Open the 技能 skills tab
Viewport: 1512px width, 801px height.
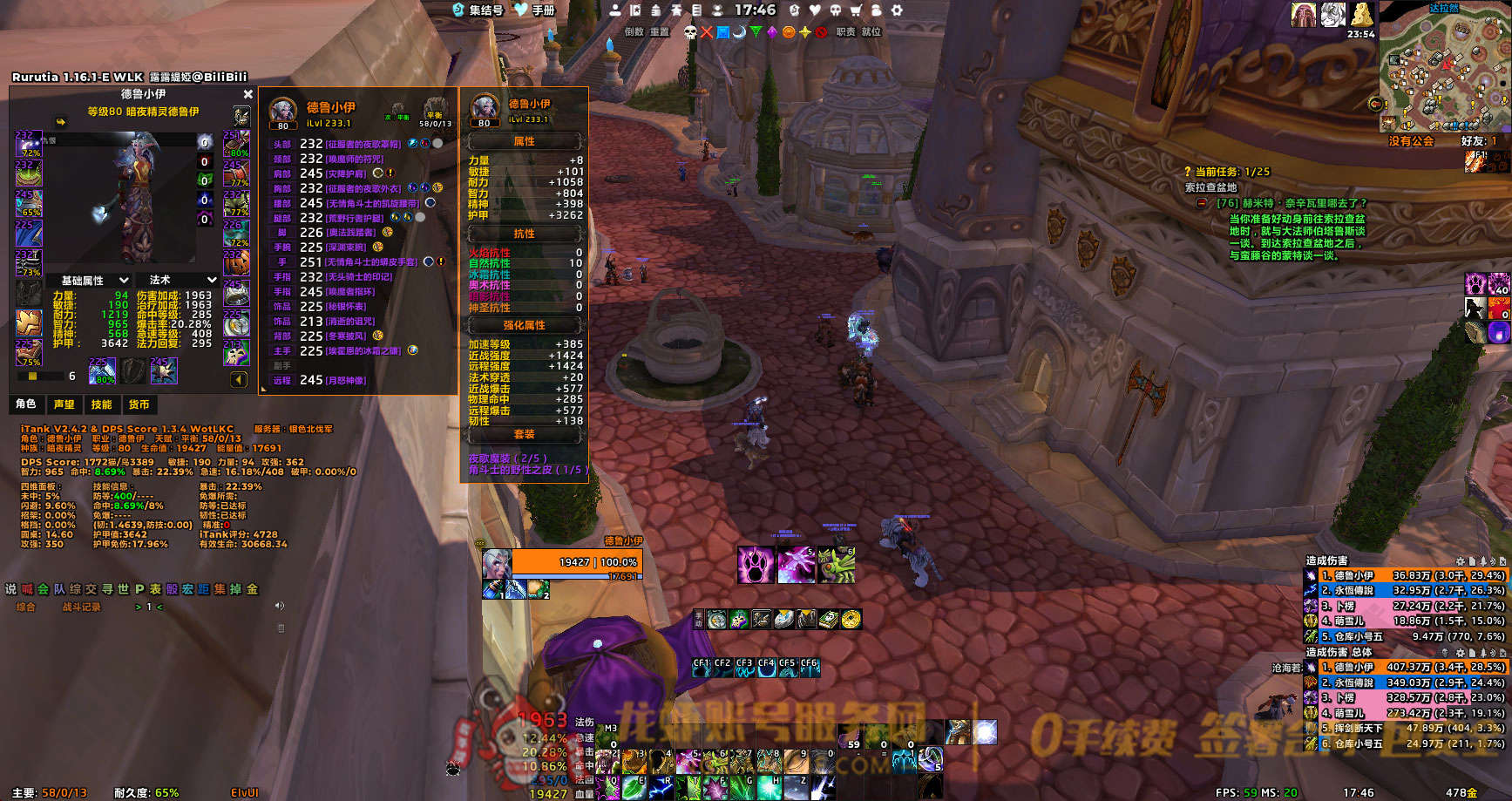click(101, 404)
